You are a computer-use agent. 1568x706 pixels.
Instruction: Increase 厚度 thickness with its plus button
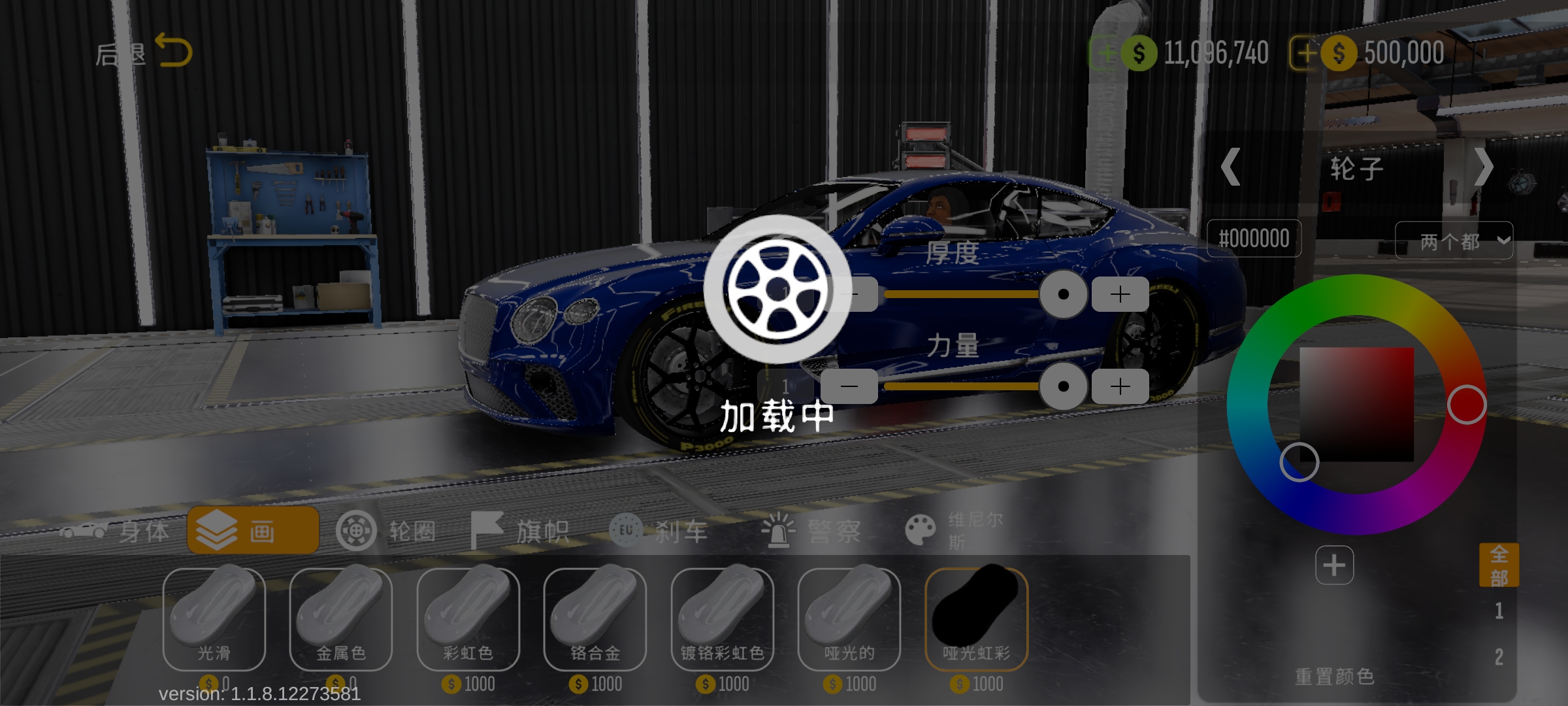(x=1120, y=294)
